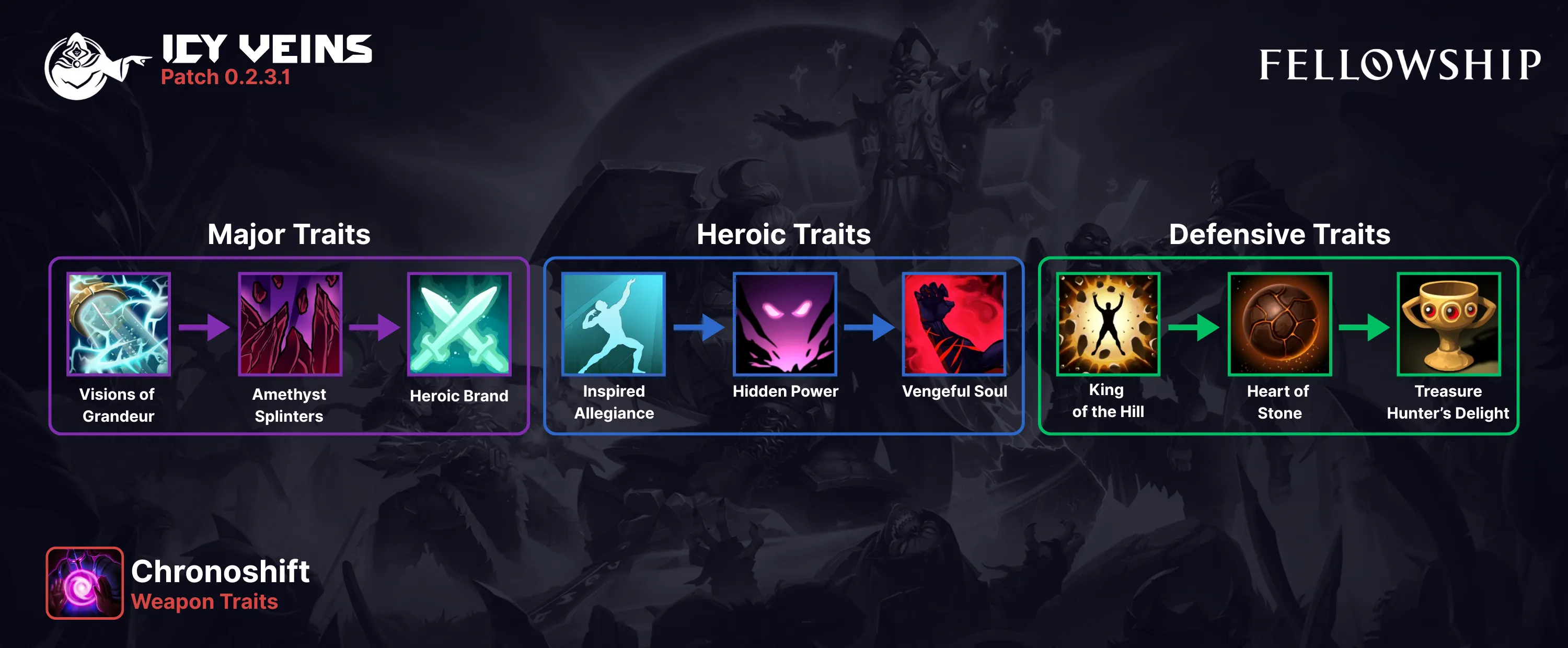Click the Heart of Stone trait icon
The image size is (1568, 648).
point(1279,323)
